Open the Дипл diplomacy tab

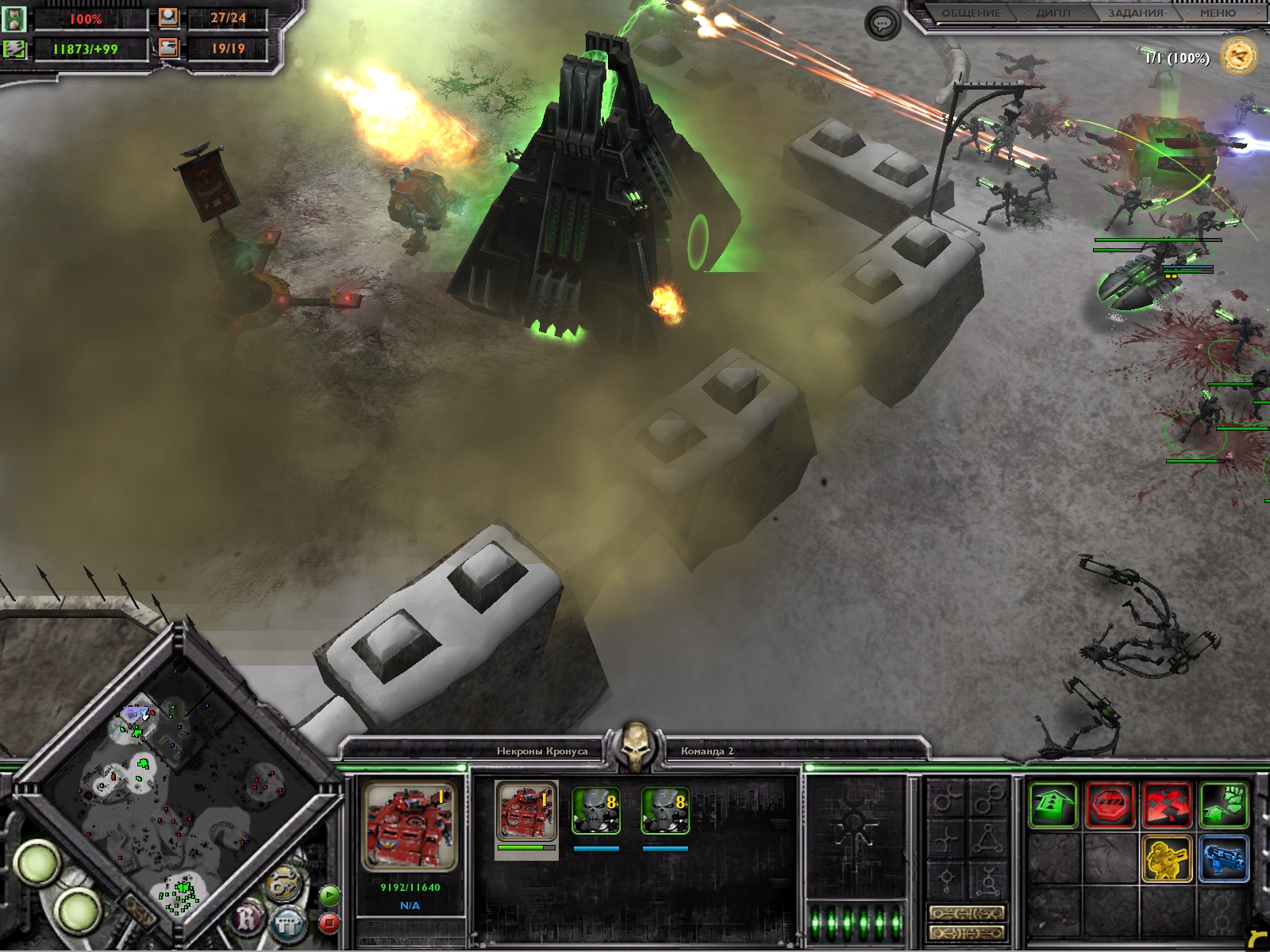click(x=1053, y=13)
